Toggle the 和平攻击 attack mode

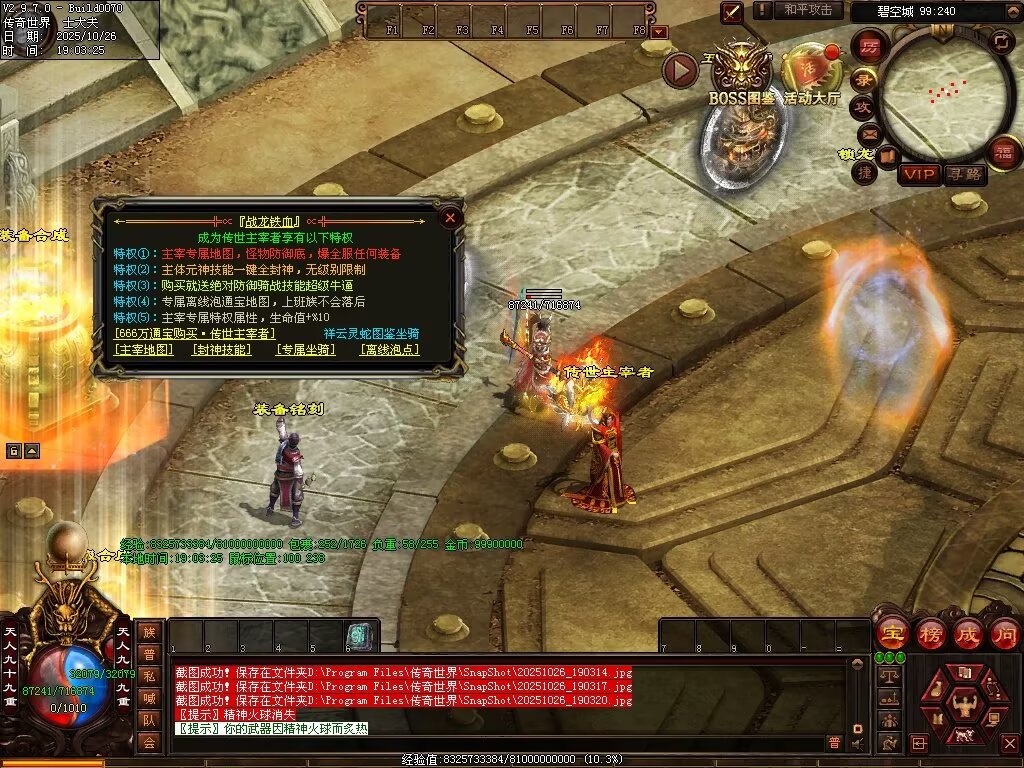(x=807, y=10)
